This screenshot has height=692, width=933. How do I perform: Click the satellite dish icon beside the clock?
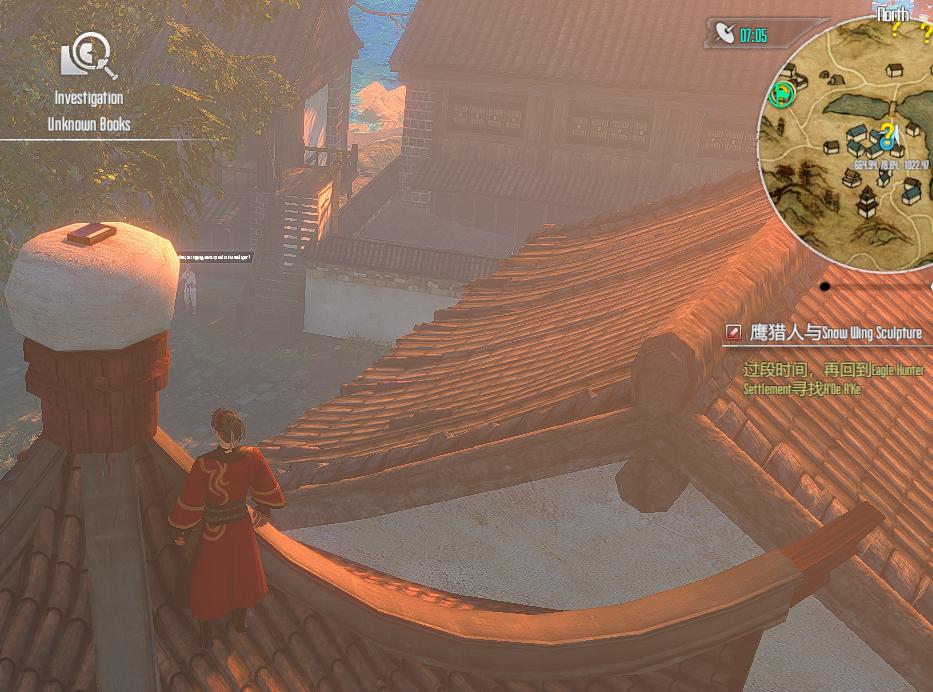(x=725, y=35)
